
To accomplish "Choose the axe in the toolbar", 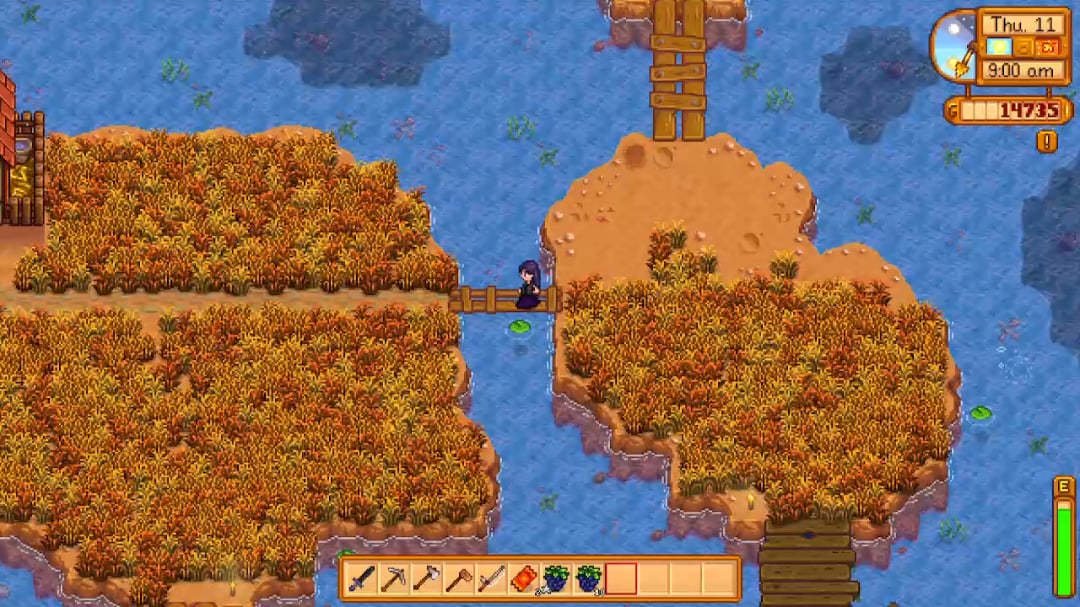I will coord(426,578).
